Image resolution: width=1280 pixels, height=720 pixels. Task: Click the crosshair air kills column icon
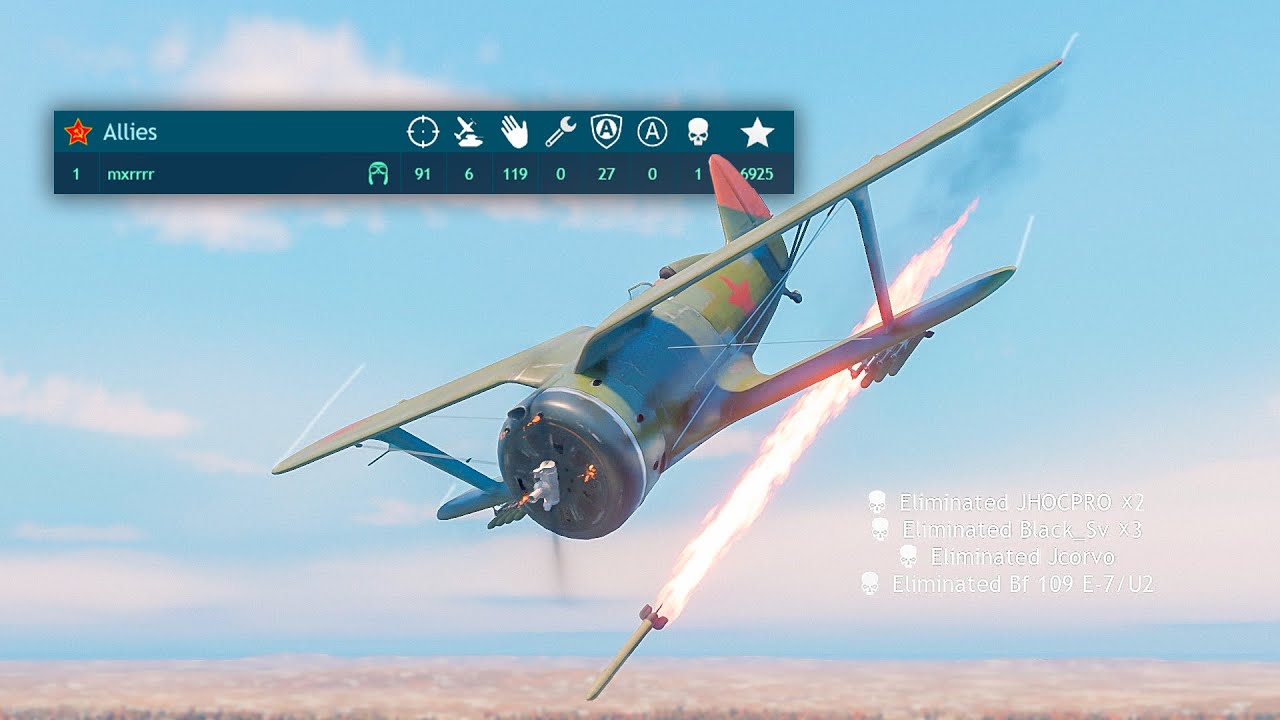coord(423,132)
